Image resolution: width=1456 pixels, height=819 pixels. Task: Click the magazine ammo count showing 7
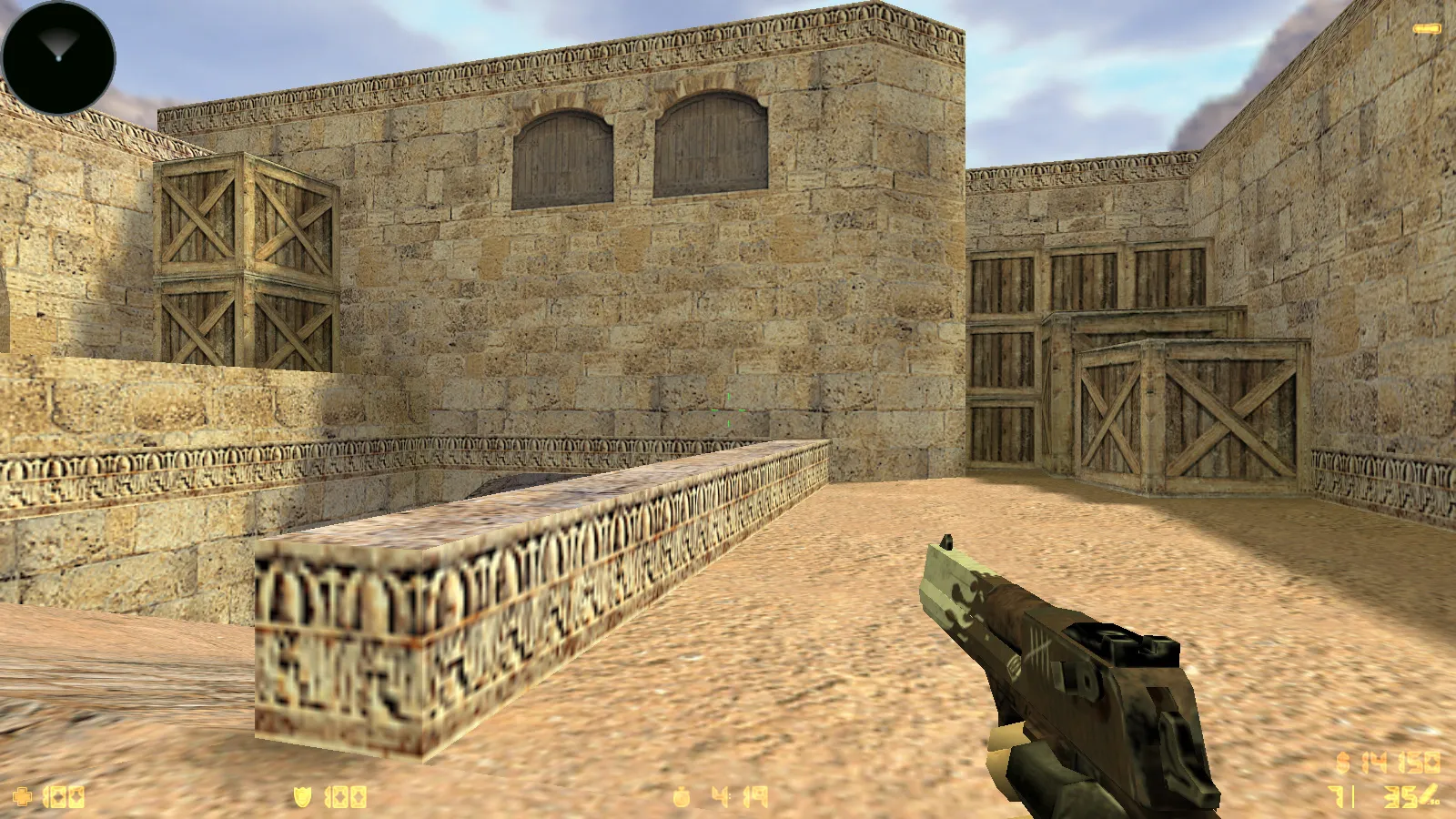pos(1336,796)
